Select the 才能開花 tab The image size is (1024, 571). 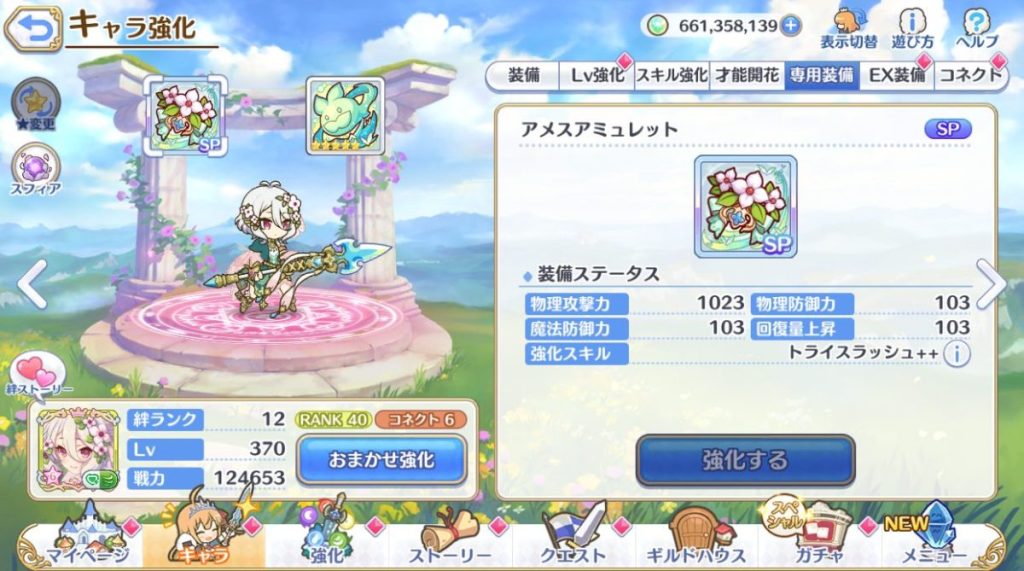coord(746,75)
